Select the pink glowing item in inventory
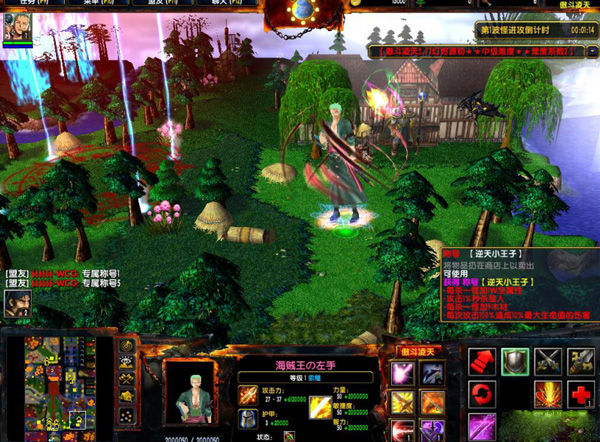 click(403, 375)
